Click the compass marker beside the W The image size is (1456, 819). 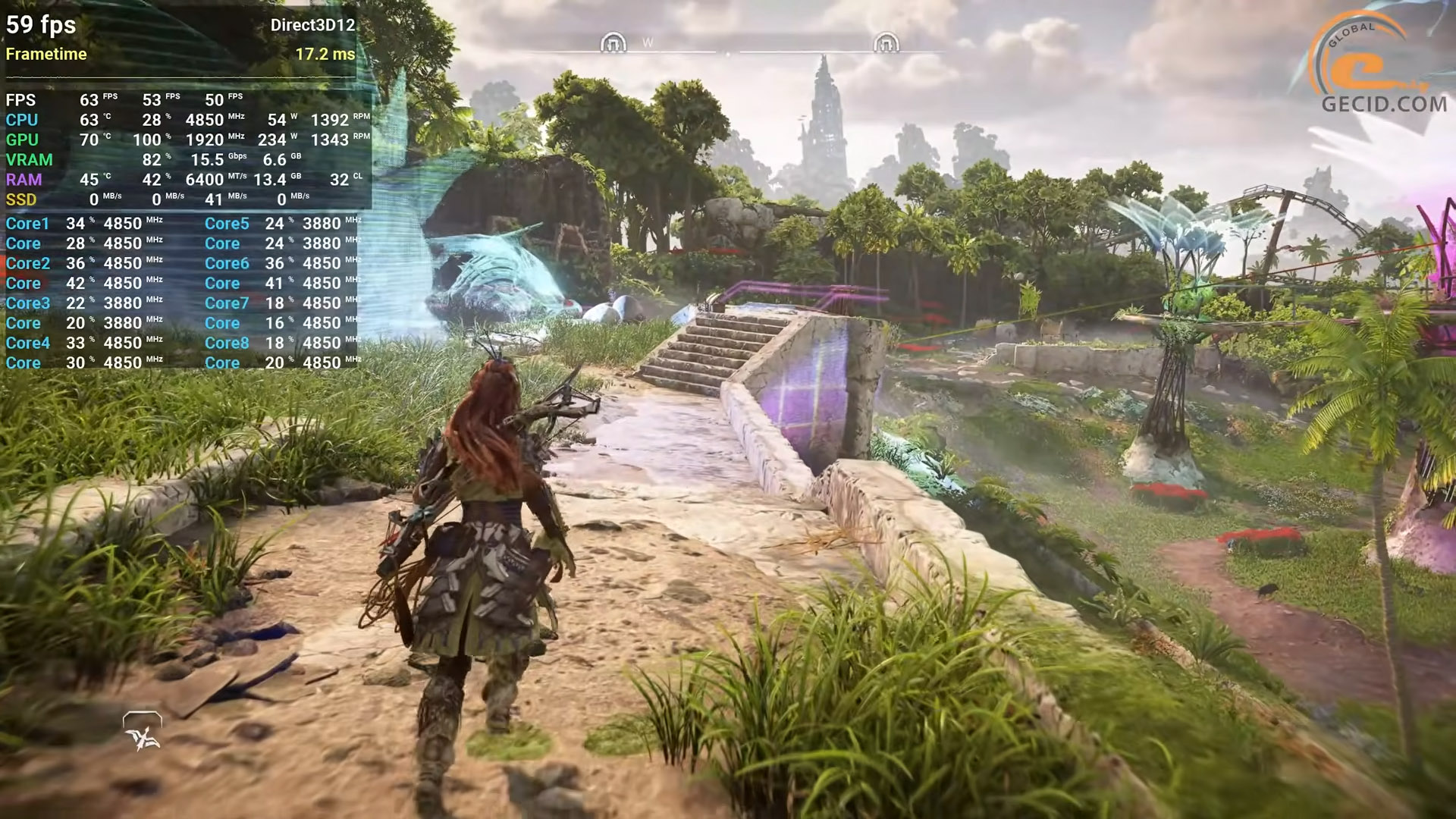tap(613, 42)
